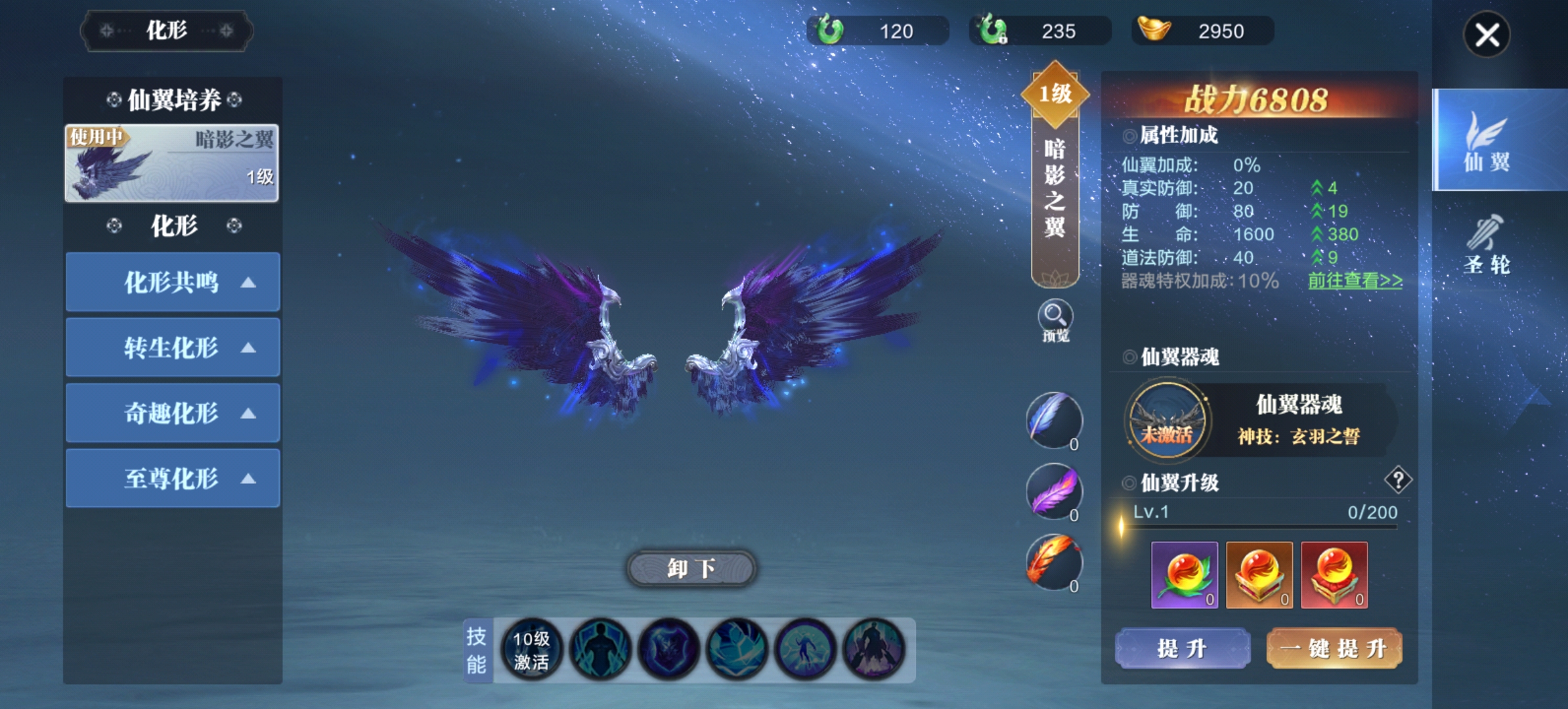Viewport: 1568px width, 709px height.
Task: Click the 提升 upgrade button
Action: (1182, 649)
